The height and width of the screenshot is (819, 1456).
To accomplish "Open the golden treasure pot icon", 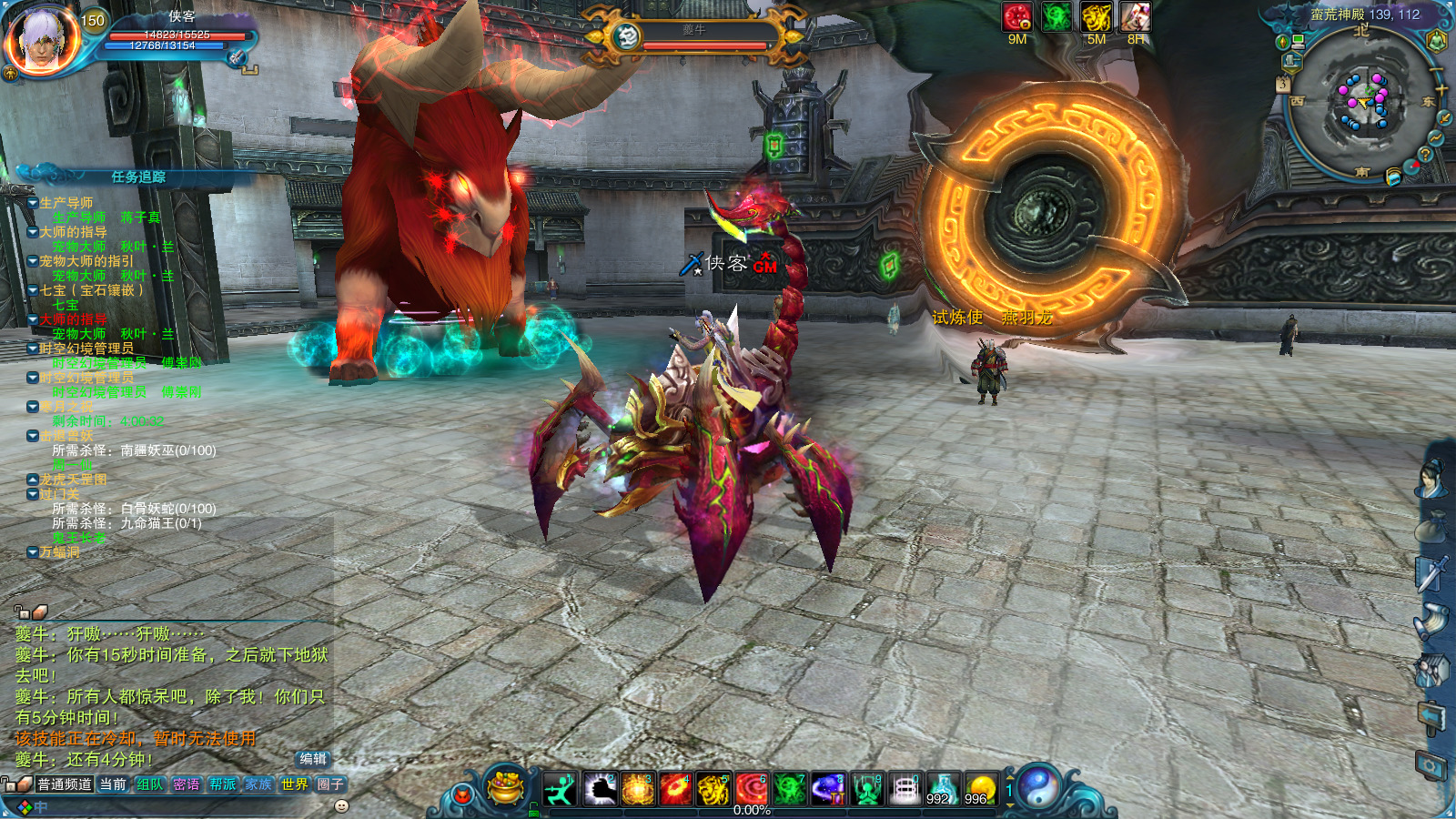I will [506, 787].
